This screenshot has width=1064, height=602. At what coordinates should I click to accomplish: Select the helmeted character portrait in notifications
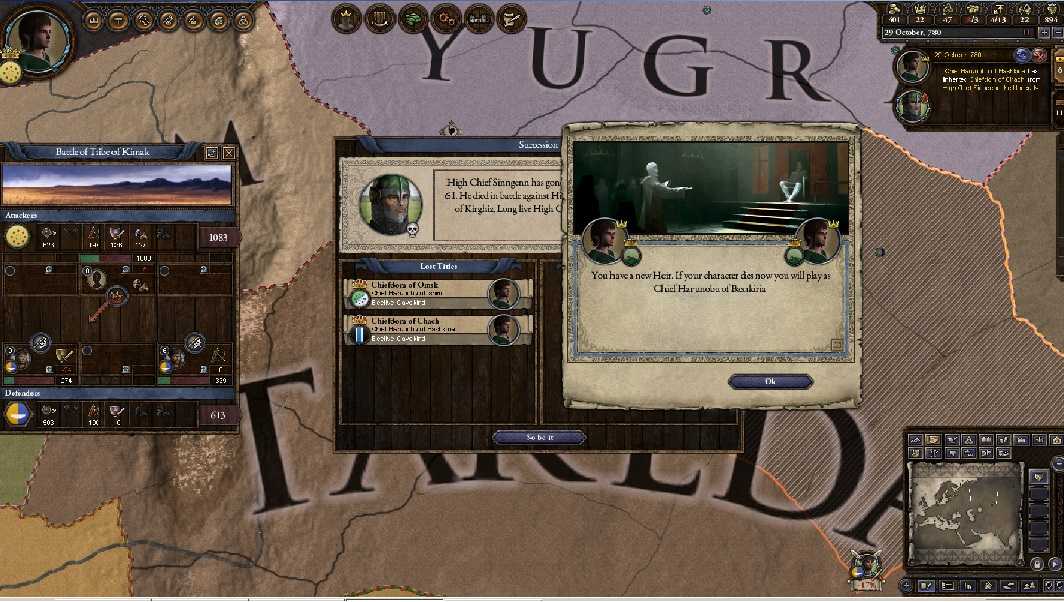913,105
